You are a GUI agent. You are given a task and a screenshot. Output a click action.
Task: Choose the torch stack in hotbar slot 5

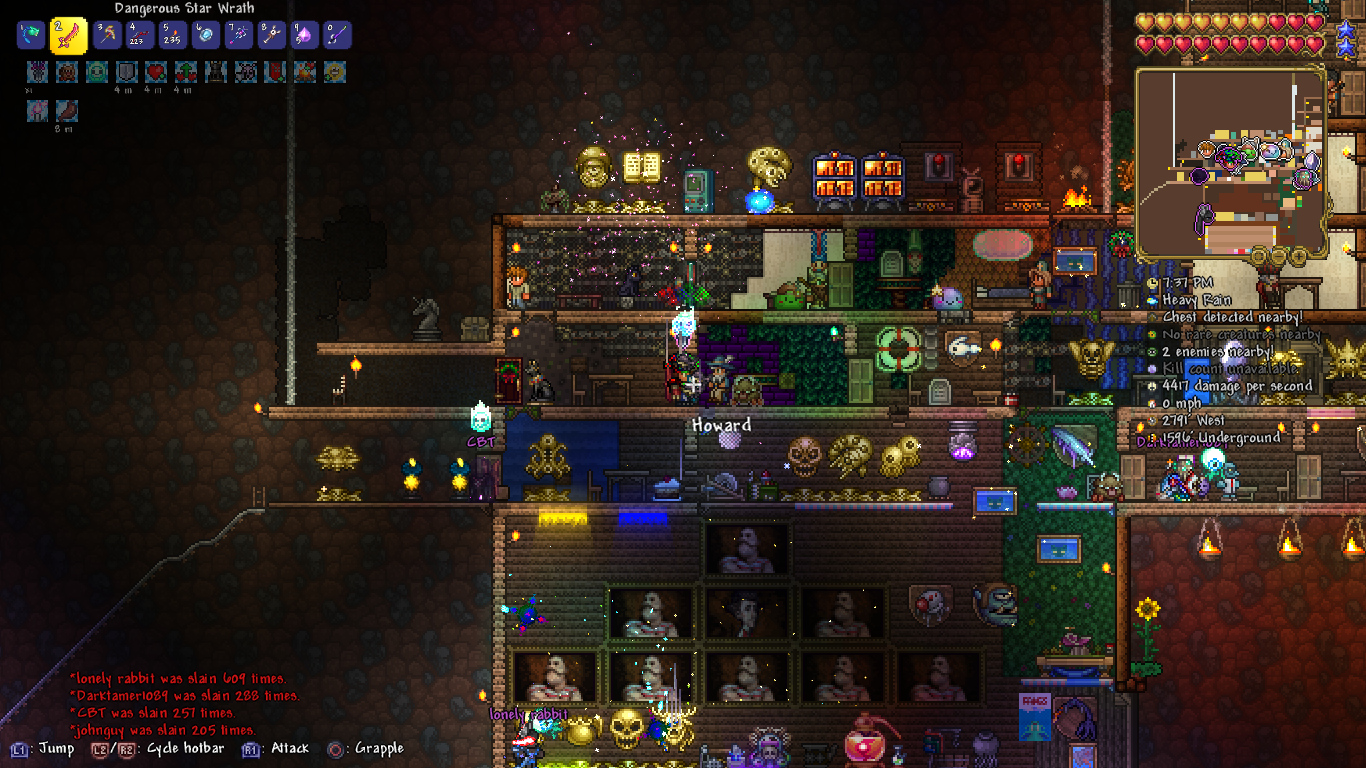(x=172, y=36)
